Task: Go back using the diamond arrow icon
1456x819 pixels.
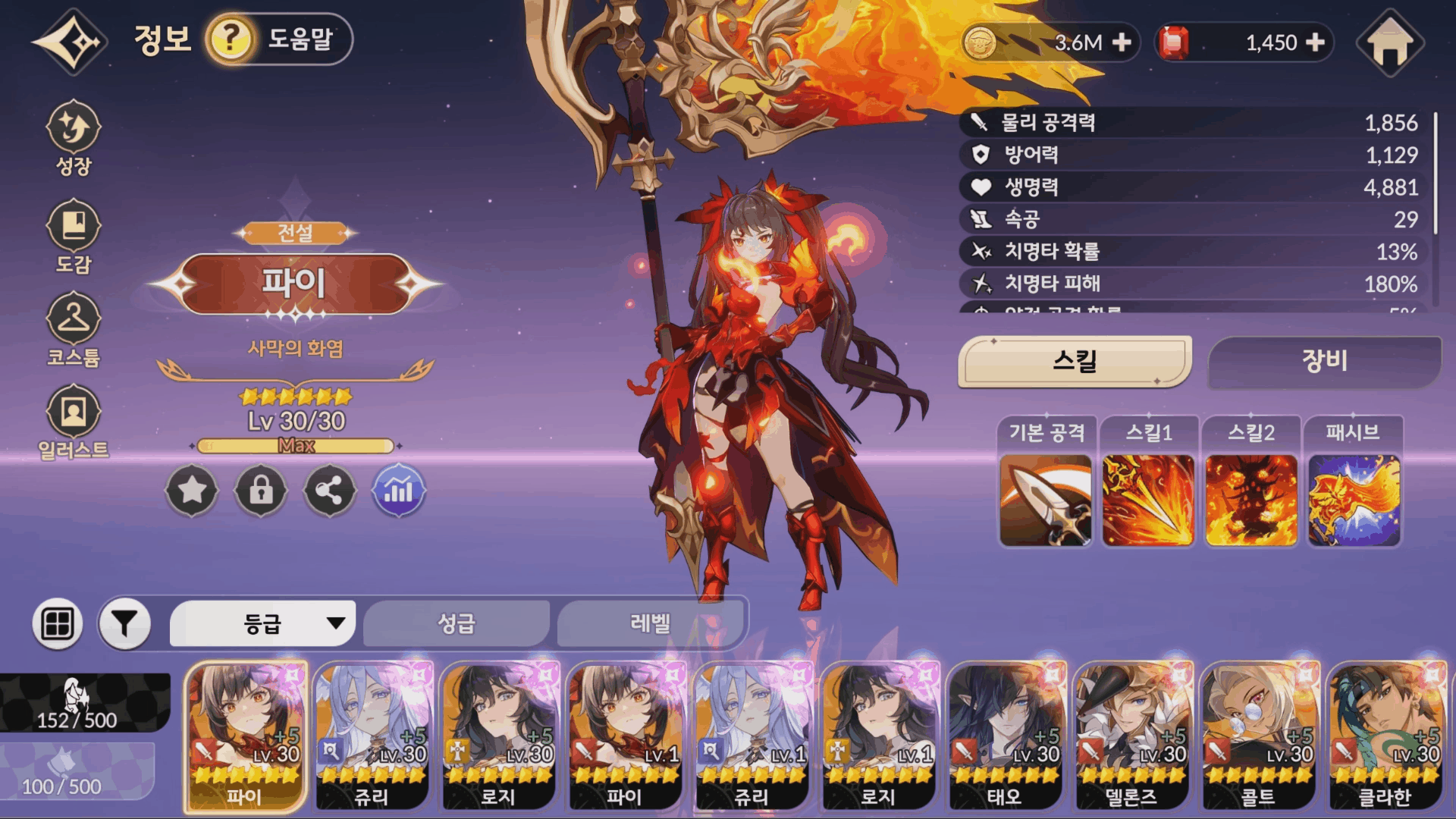Action: [x=70, y=42]
